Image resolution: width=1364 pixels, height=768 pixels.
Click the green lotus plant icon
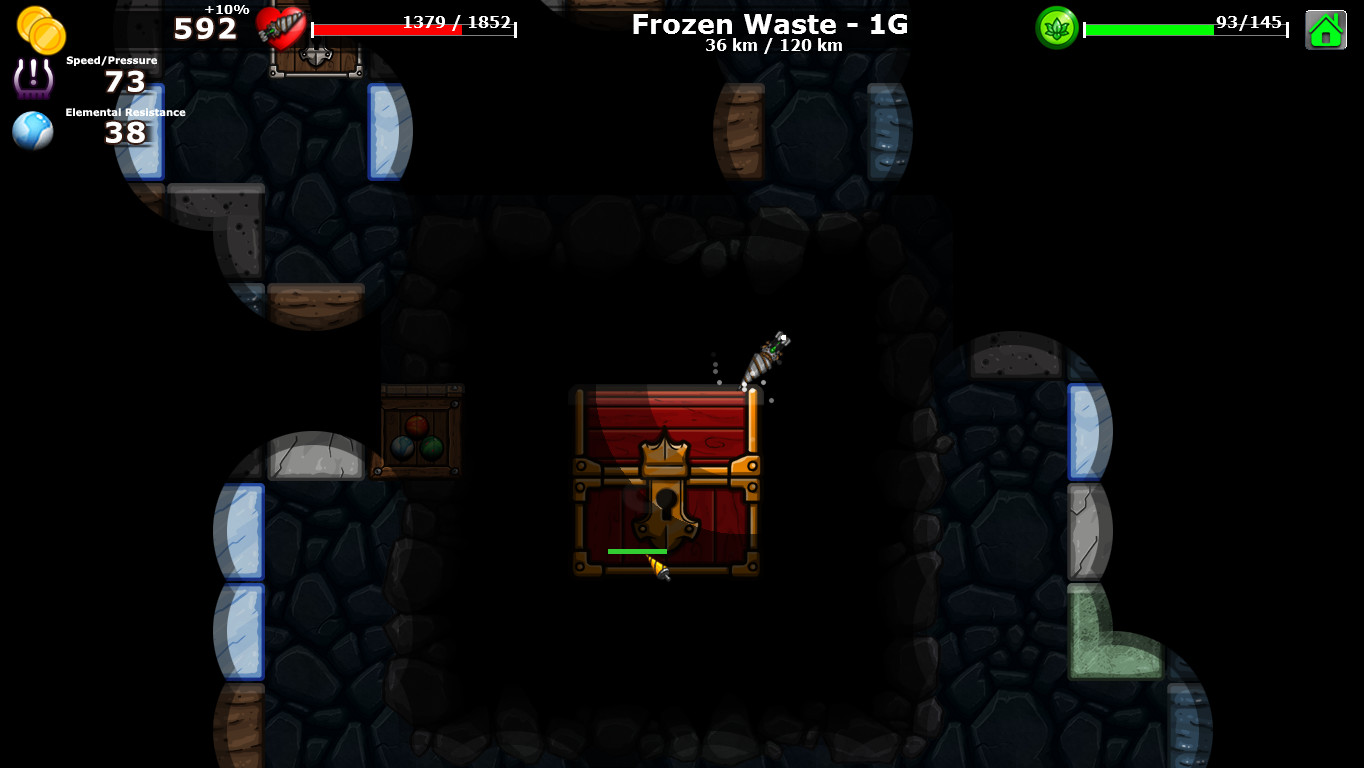point(1059,28)
